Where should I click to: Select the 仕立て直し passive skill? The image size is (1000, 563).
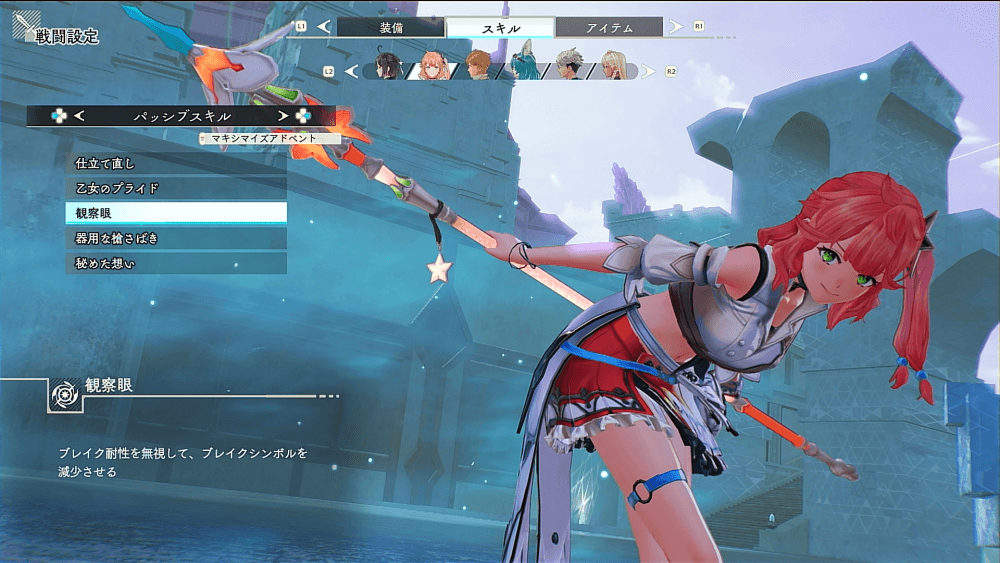(x=176, y=162)
